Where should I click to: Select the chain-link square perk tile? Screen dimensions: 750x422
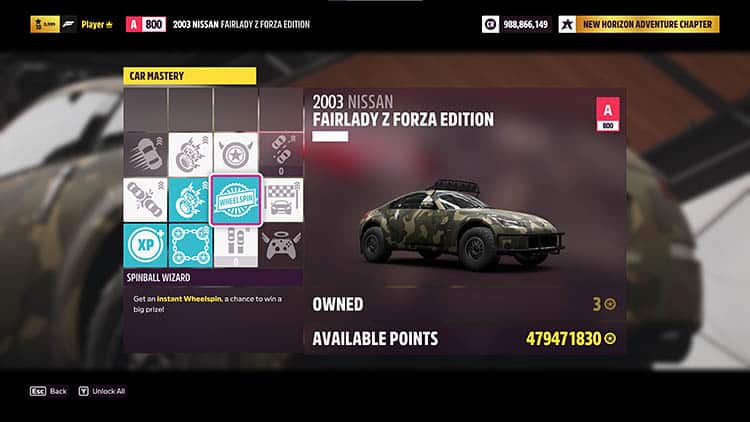point(190,246)
